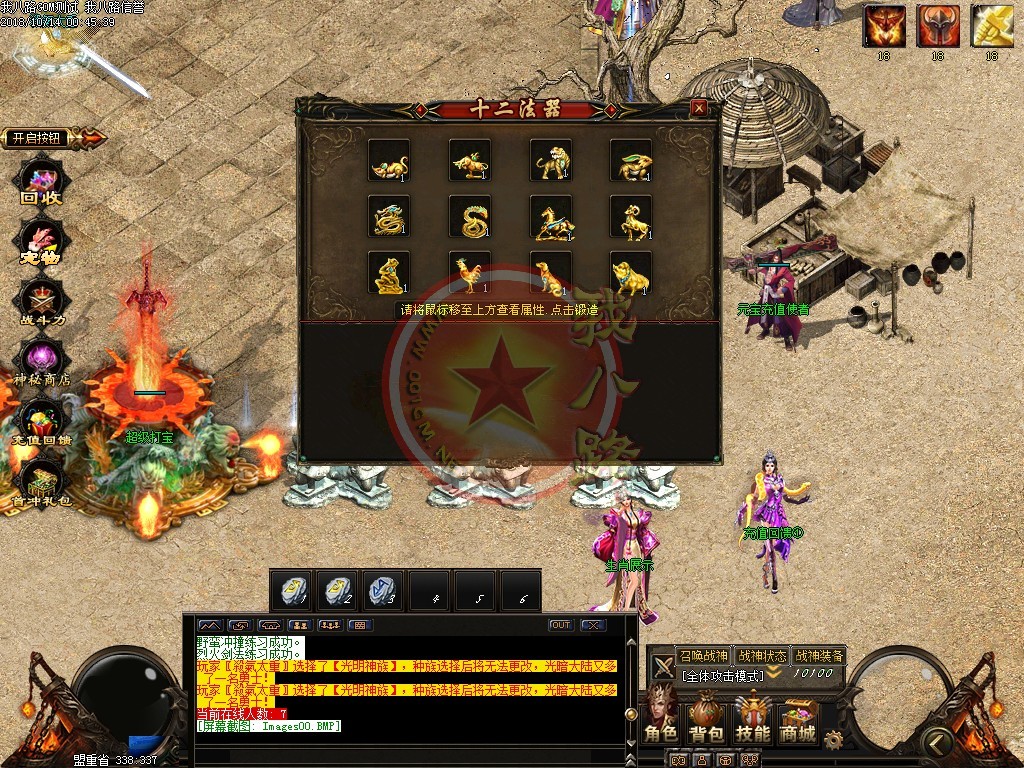Viewport: 1024px width, 768px height.
Task: Open the 宠物 pet menu
Action: point(42,242)
